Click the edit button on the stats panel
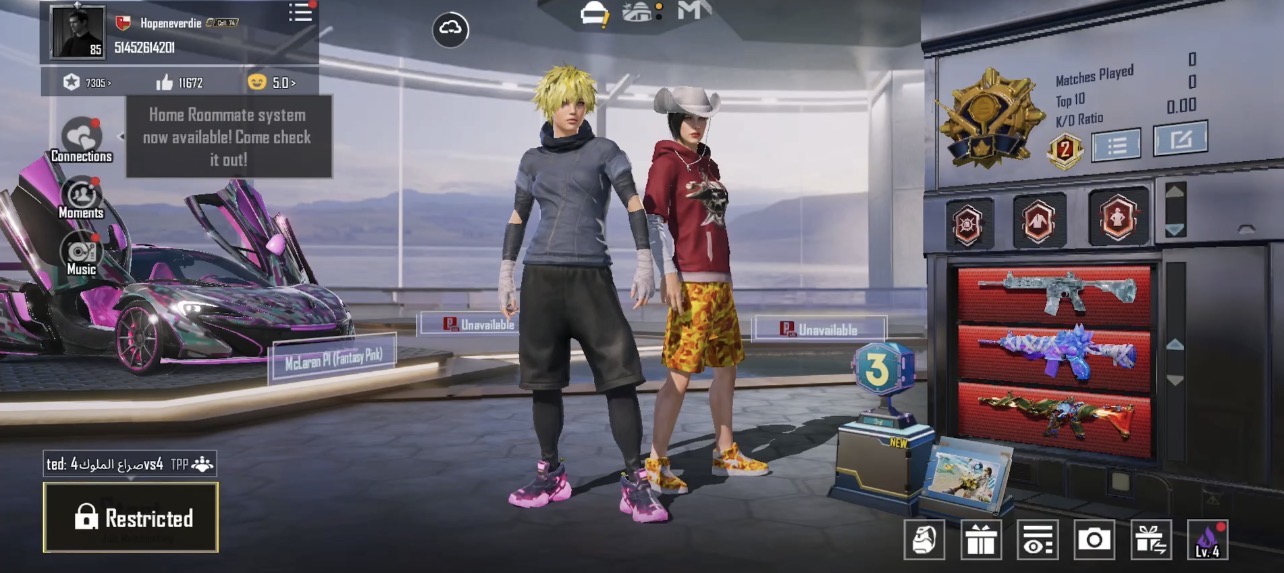 coord(1180,139)
